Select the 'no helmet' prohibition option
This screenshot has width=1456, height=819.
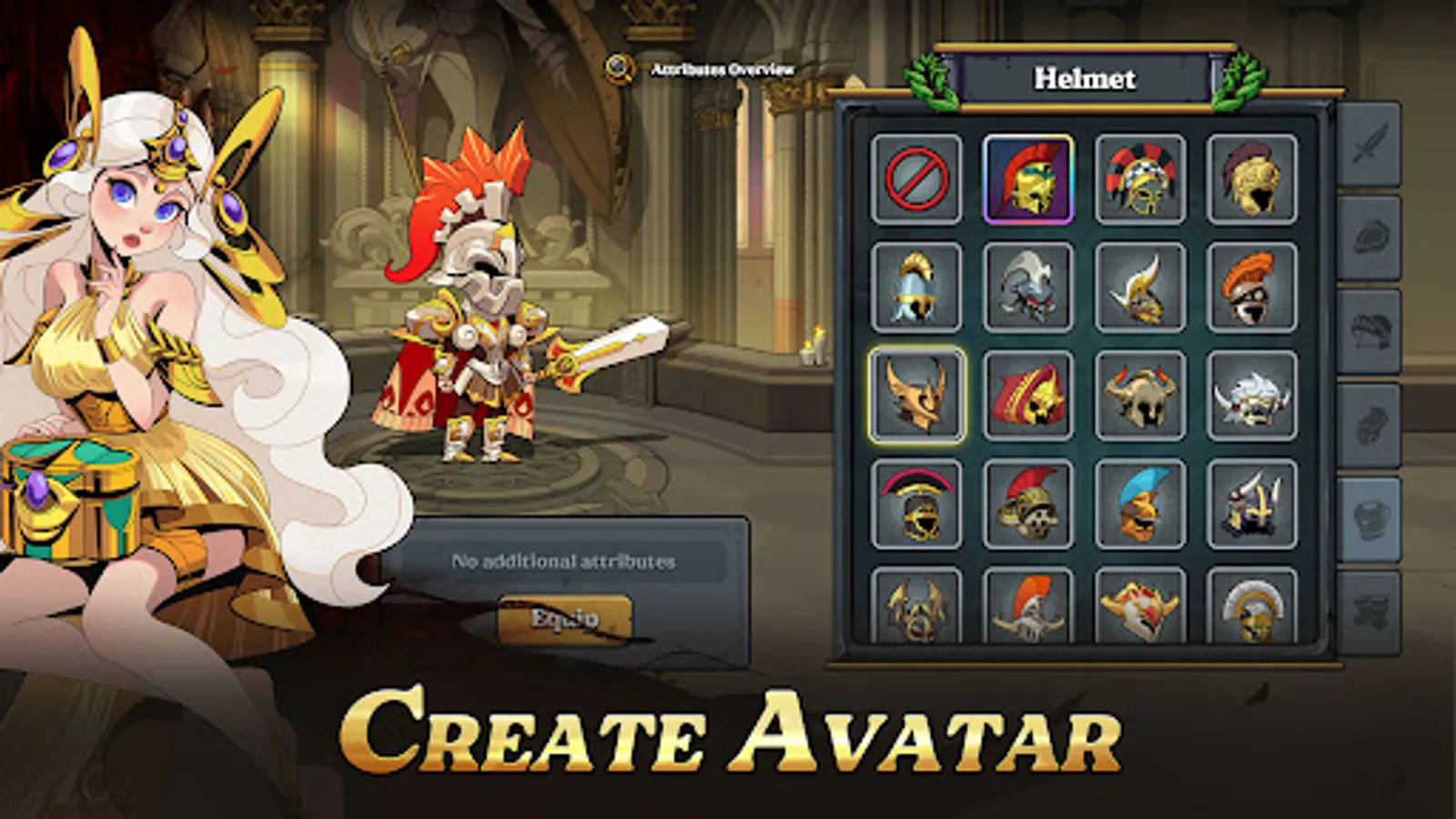click(x=919, y=177)
